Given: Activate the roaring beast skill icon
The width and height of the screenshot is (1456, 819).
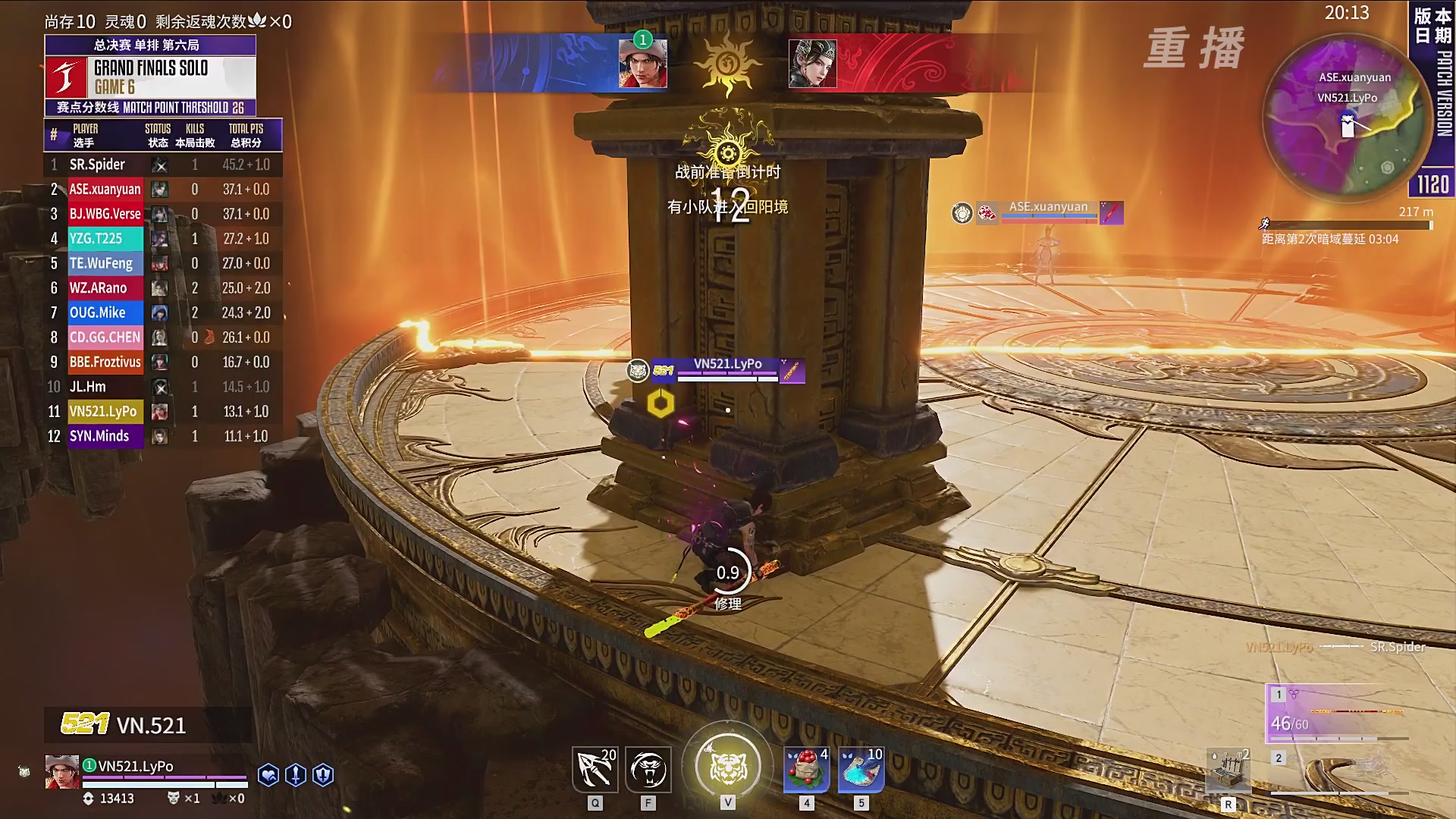Looking at the screenshot, I should coord(648,770).
